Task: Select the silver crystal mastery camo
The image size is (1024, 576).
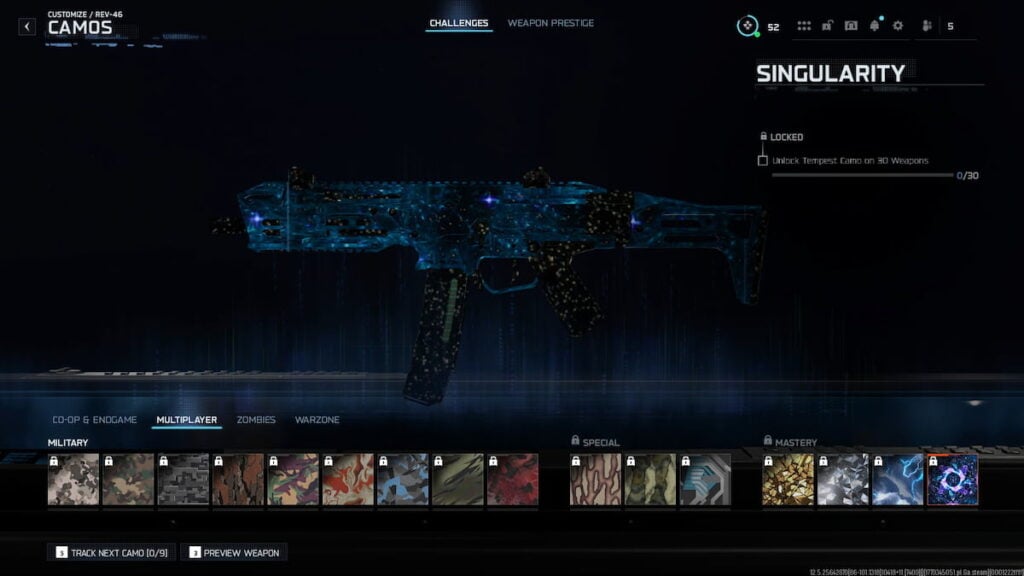Action: pos(842,479)
